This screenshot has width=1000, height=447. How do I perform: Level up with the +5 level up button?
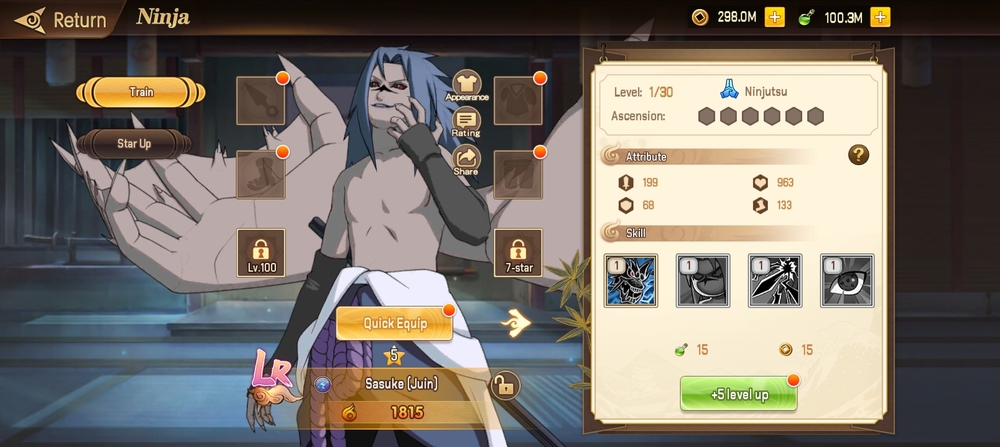pos(739,394)
